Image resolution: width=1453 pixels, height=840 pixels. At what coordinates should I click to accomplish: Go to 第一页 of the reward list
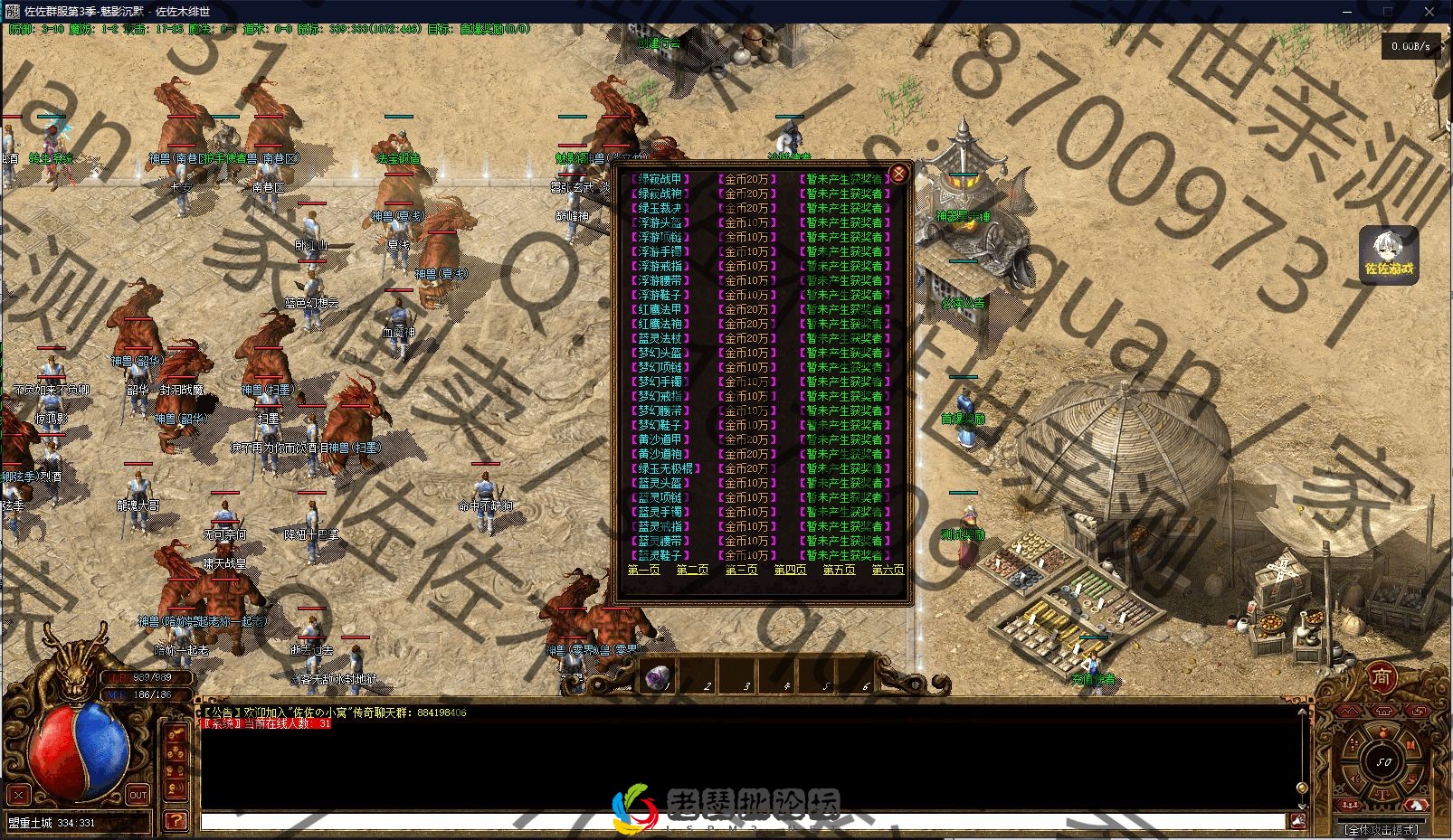[x=643, y=570]
